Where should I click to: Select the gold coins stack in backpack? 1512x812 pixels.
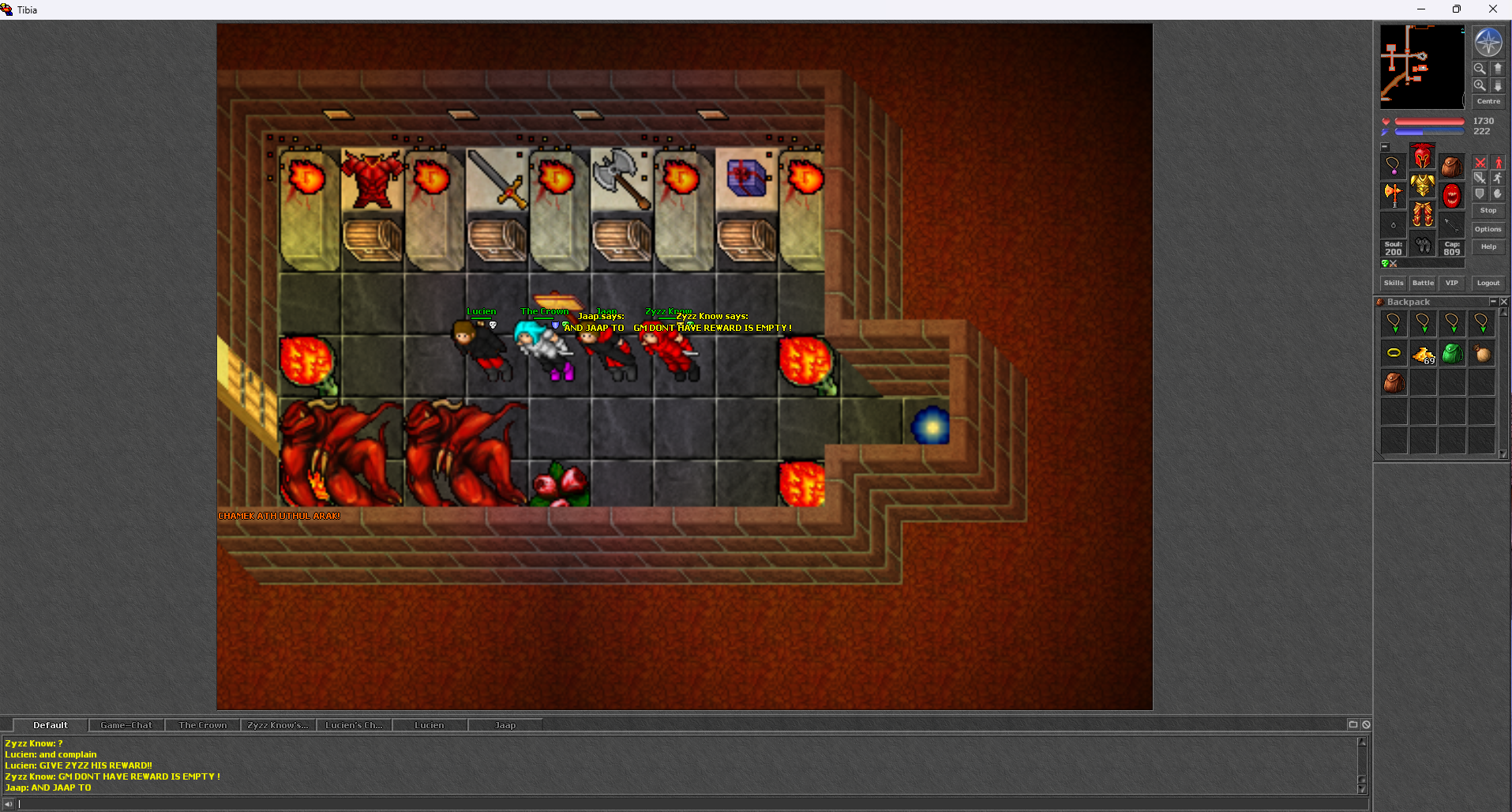pos(1423,354)
